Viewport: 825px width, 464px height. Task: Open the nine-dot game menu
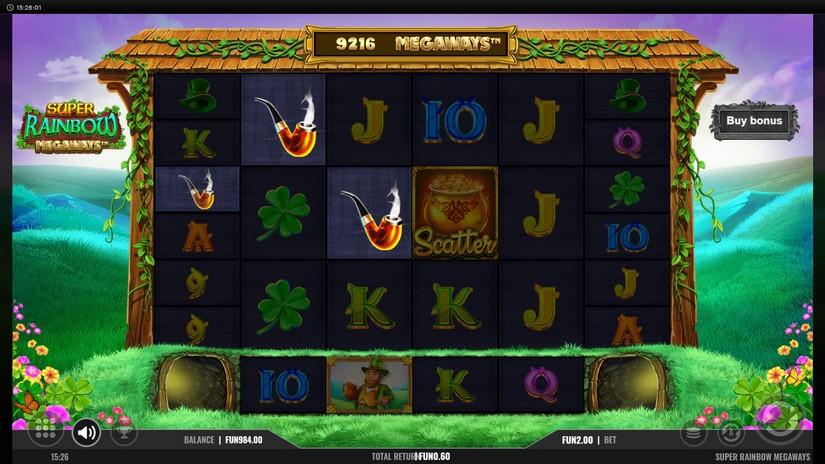click(45, 431)
